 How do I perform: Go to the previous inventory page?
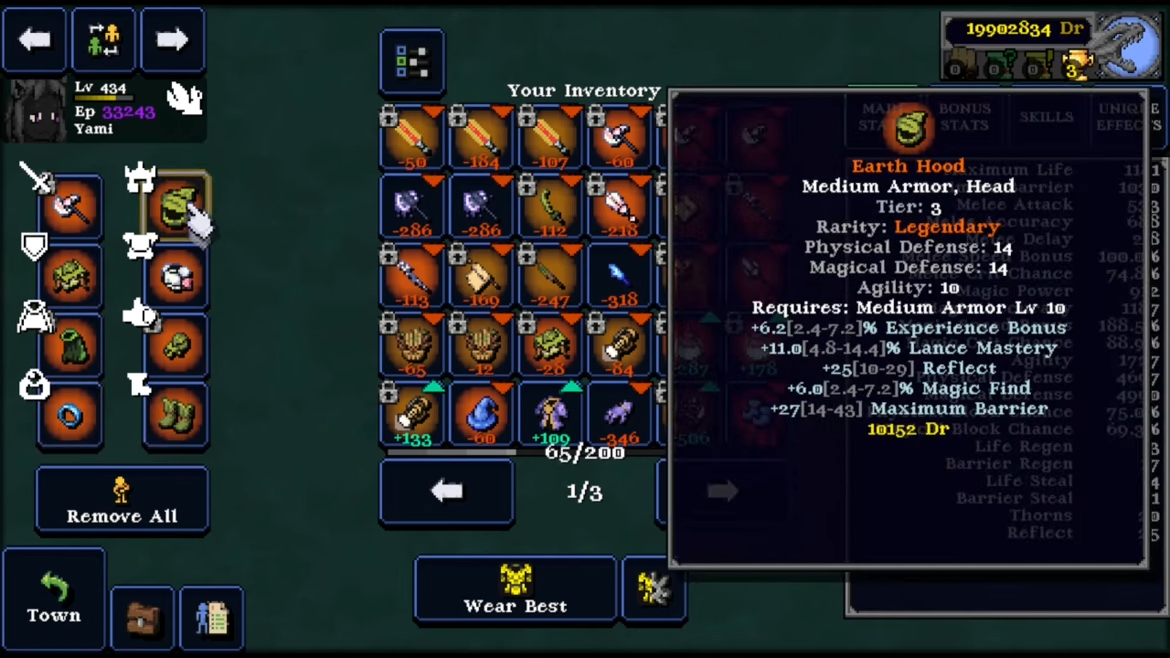[x=446, y=491]
